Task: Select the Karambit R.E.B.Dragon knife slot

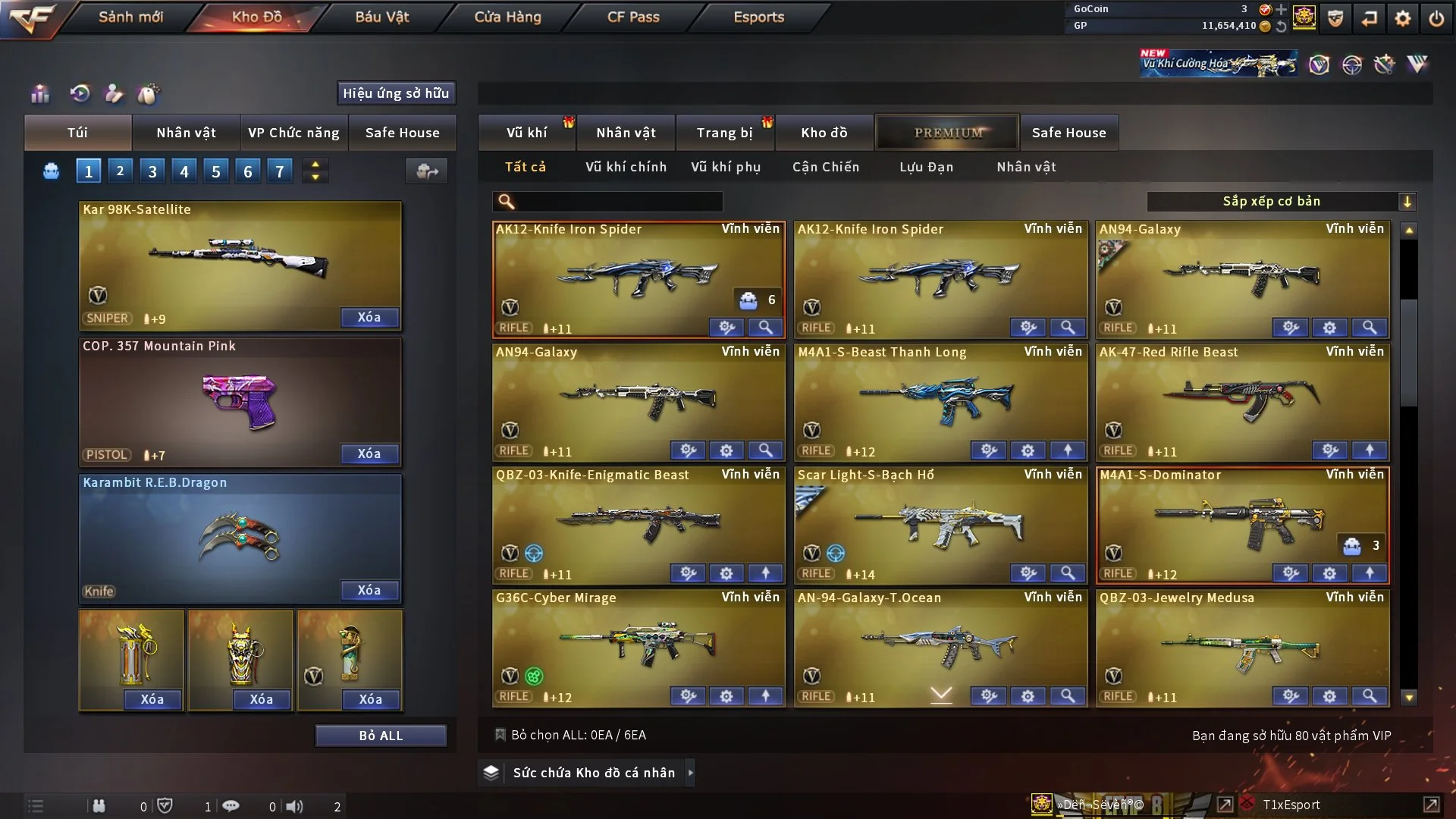Action: coord(240,537)
